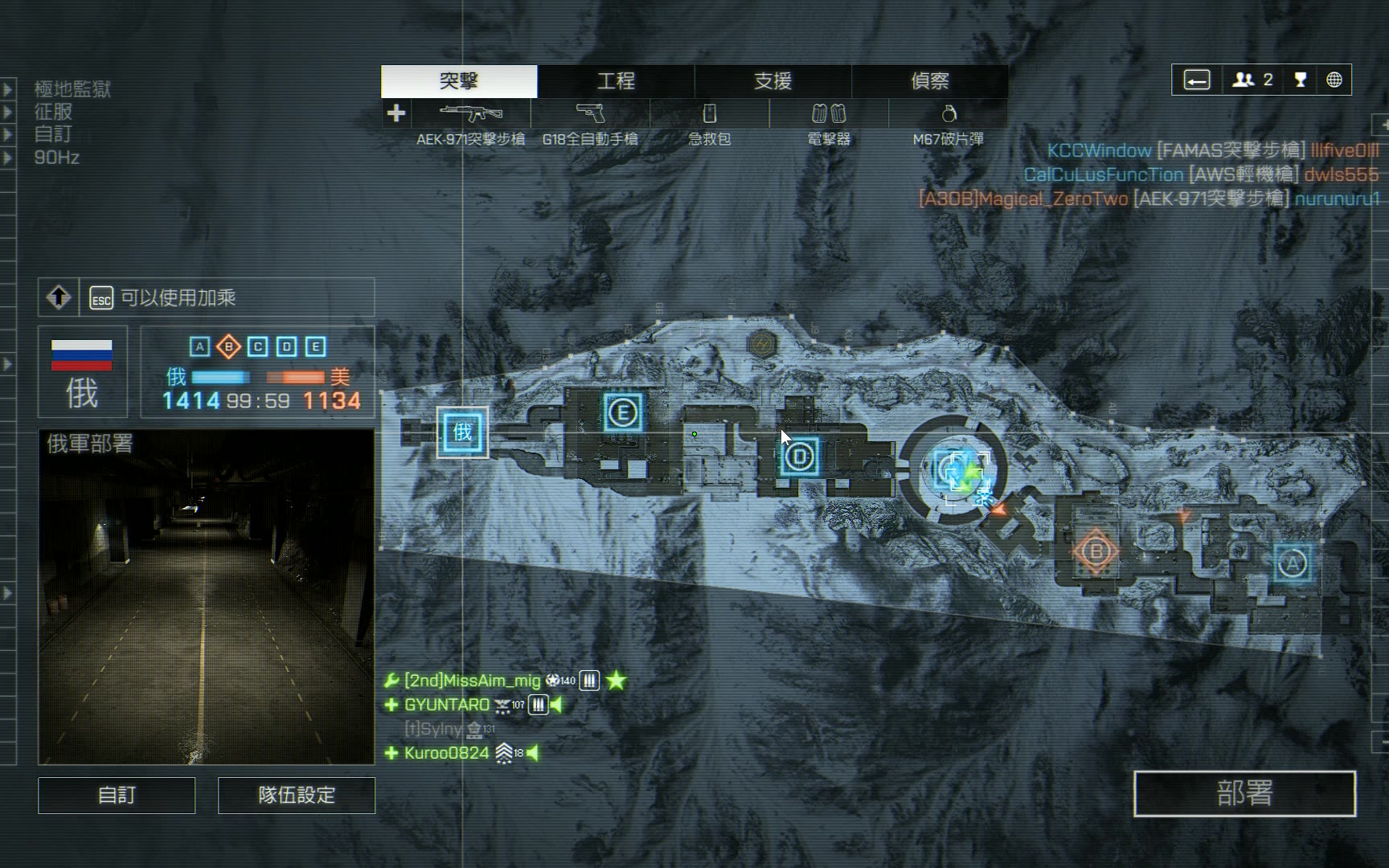Spawn at the 俄 Russian base marker
The image size is (1389, 868).
pos(462,432)
